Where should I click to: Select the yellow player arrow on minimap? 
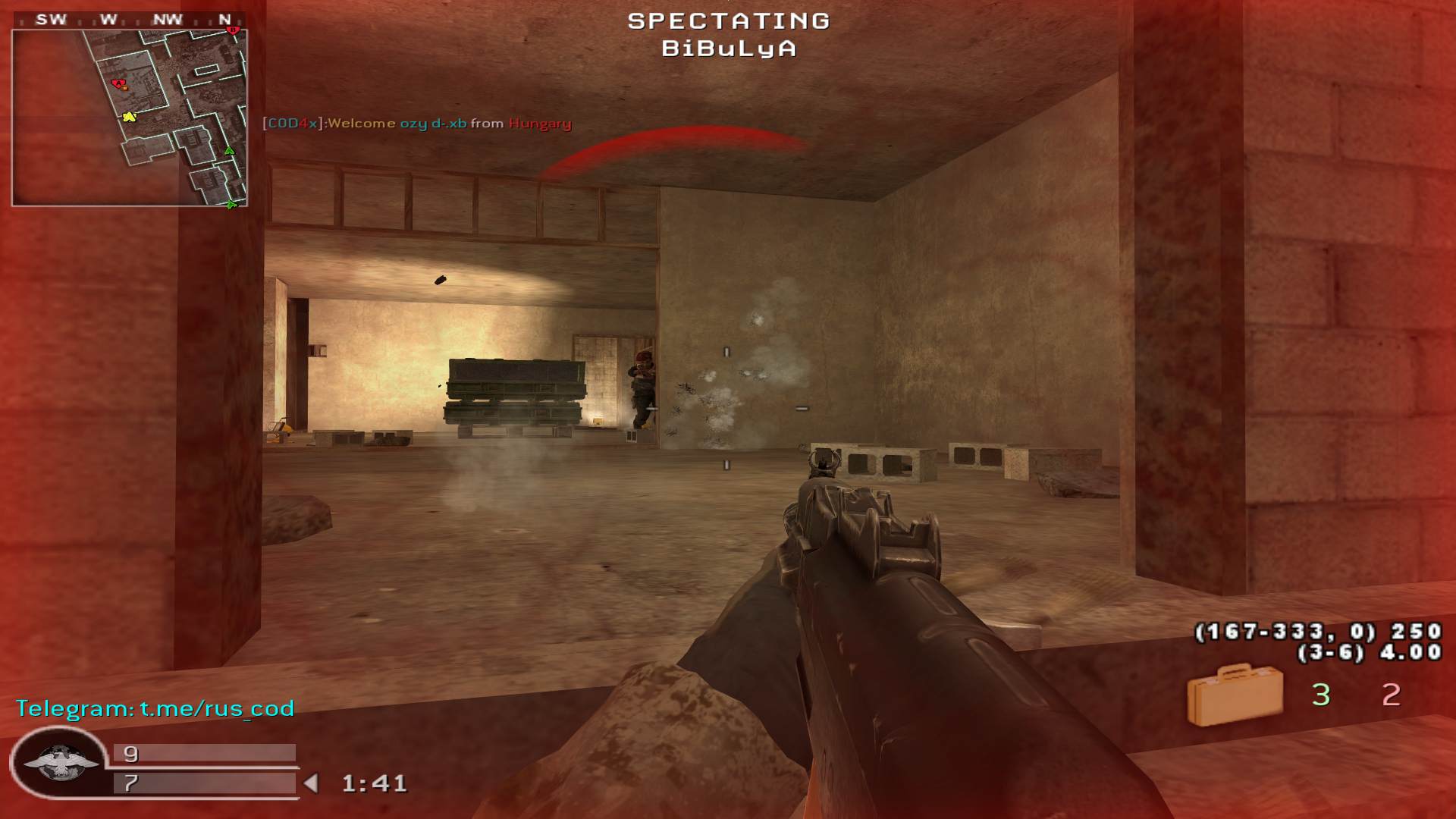point(129,117)
